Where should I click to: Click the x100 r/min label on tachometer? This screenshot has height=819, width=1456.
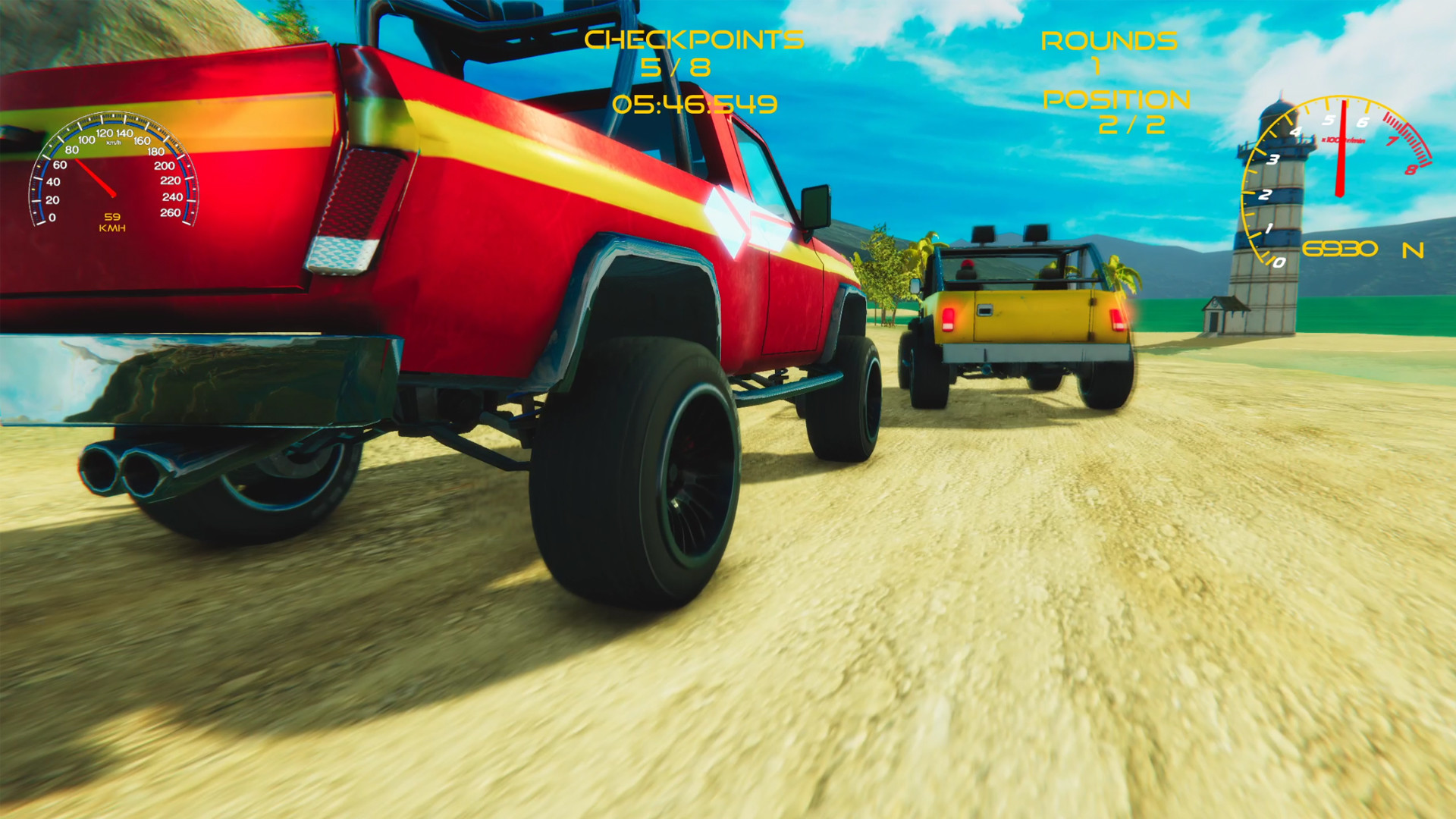pyautogui.click(x=1342, y=139)
